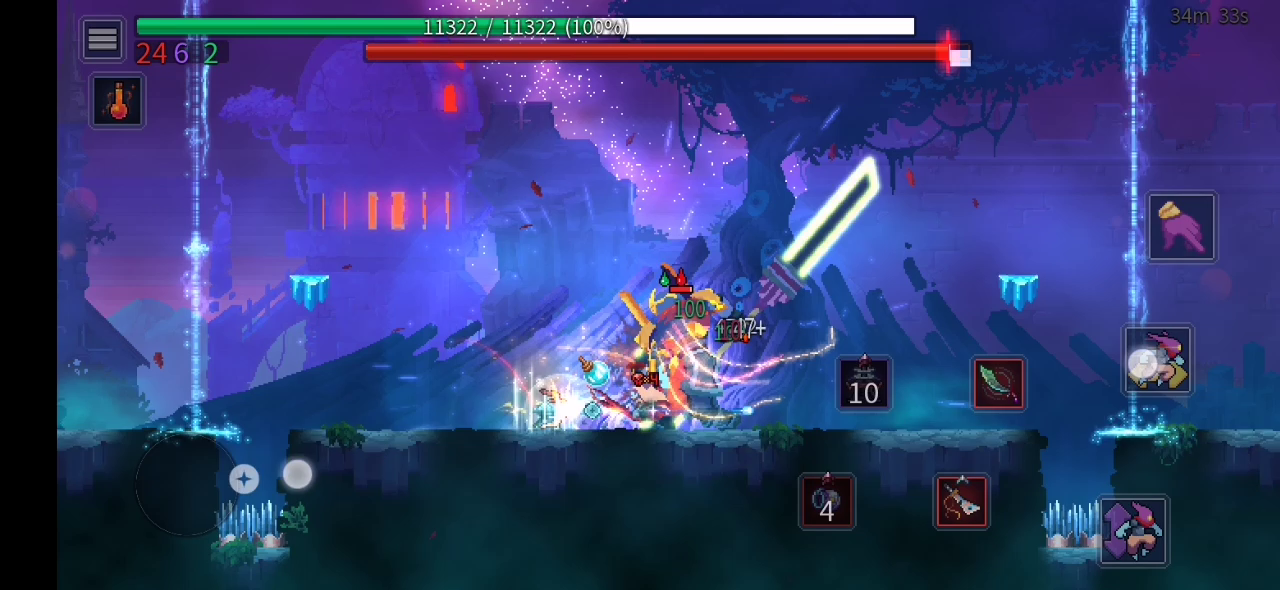The width and height of the screenshot is (1280, 590).
Task: Fire the bow weapon slot
Action: pos(961,501)
